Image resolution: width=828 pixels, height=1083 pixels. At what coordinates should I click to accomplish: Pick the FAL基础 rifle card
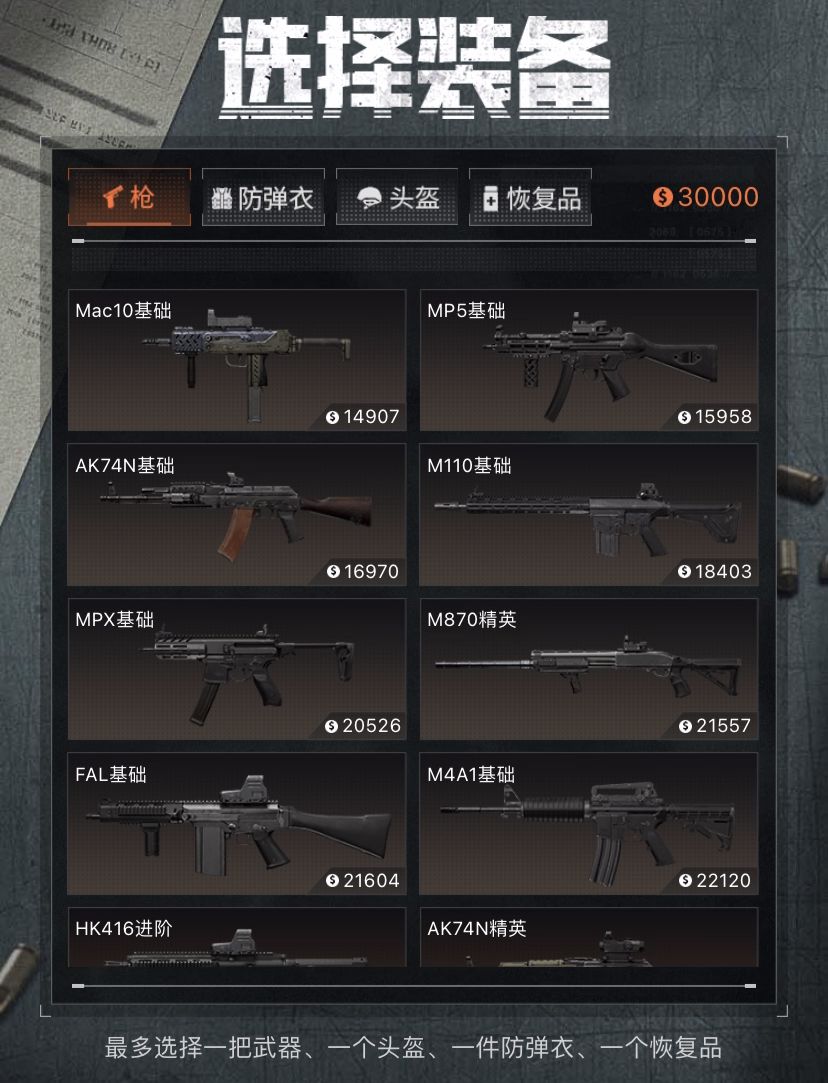click(237, 823)
